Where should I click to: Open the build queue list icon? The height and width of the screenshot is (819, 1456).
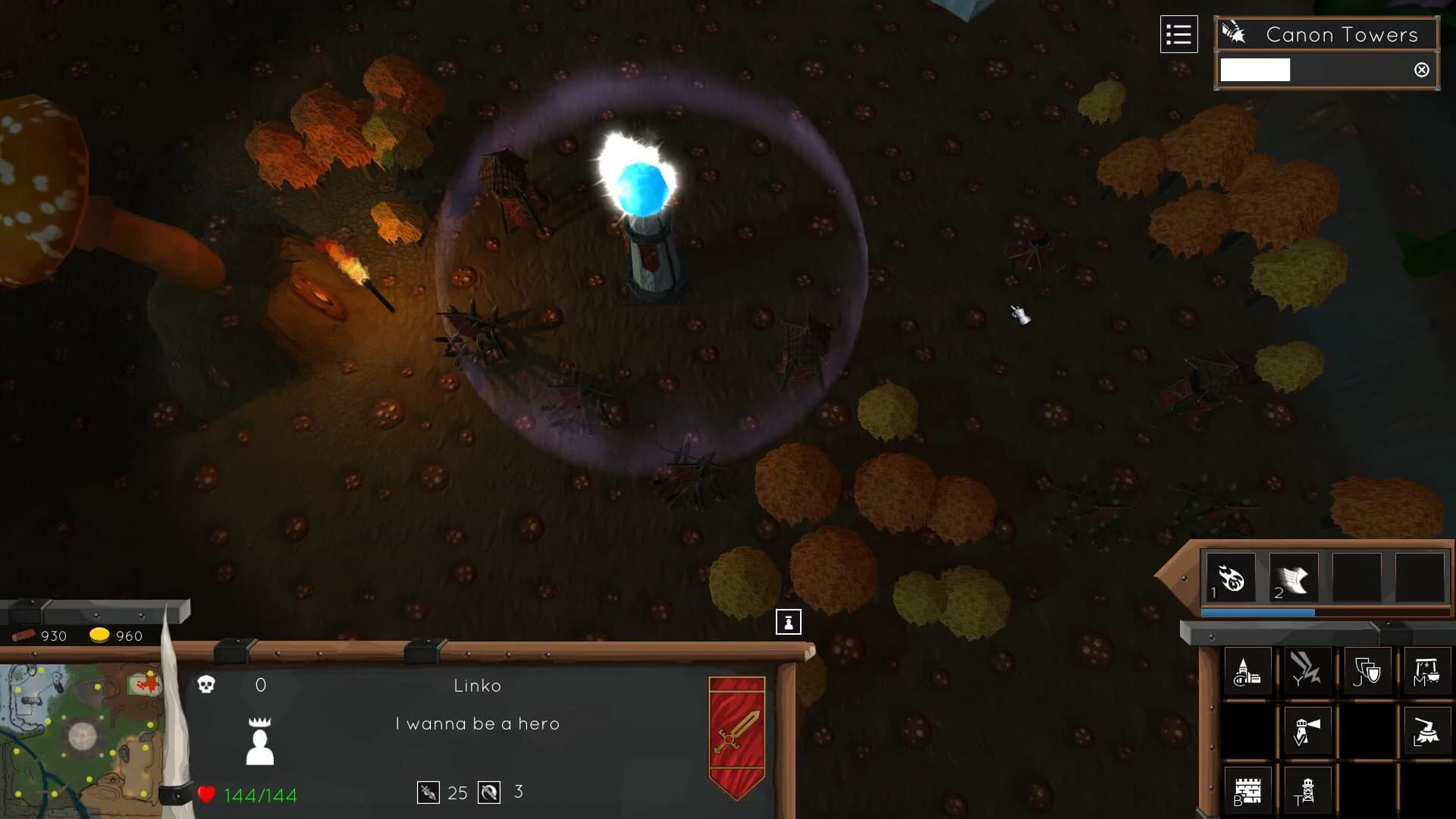click(x=1179, y=34)
